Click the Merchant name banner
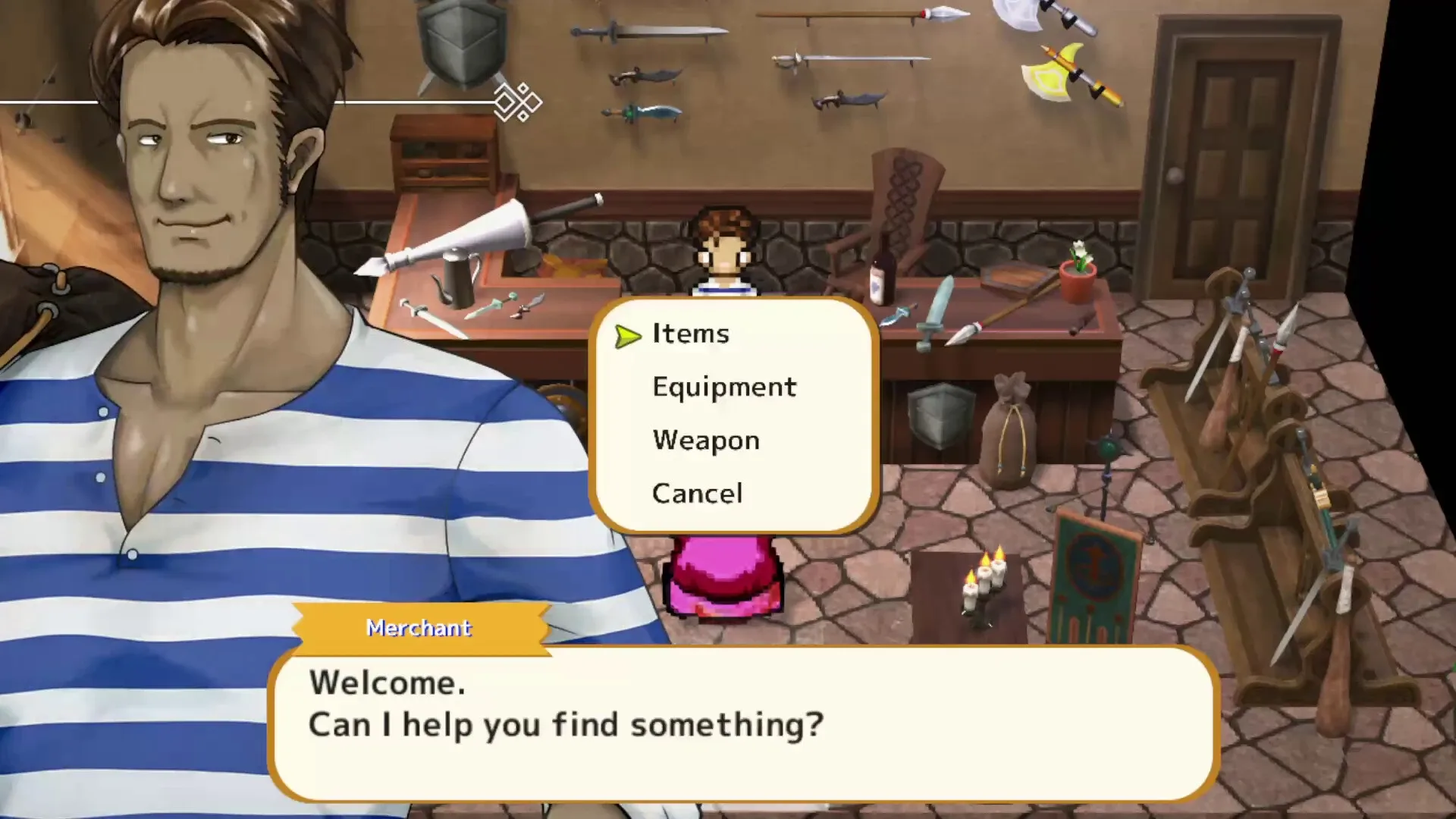The image size is (1456, 819). (419, 628)
